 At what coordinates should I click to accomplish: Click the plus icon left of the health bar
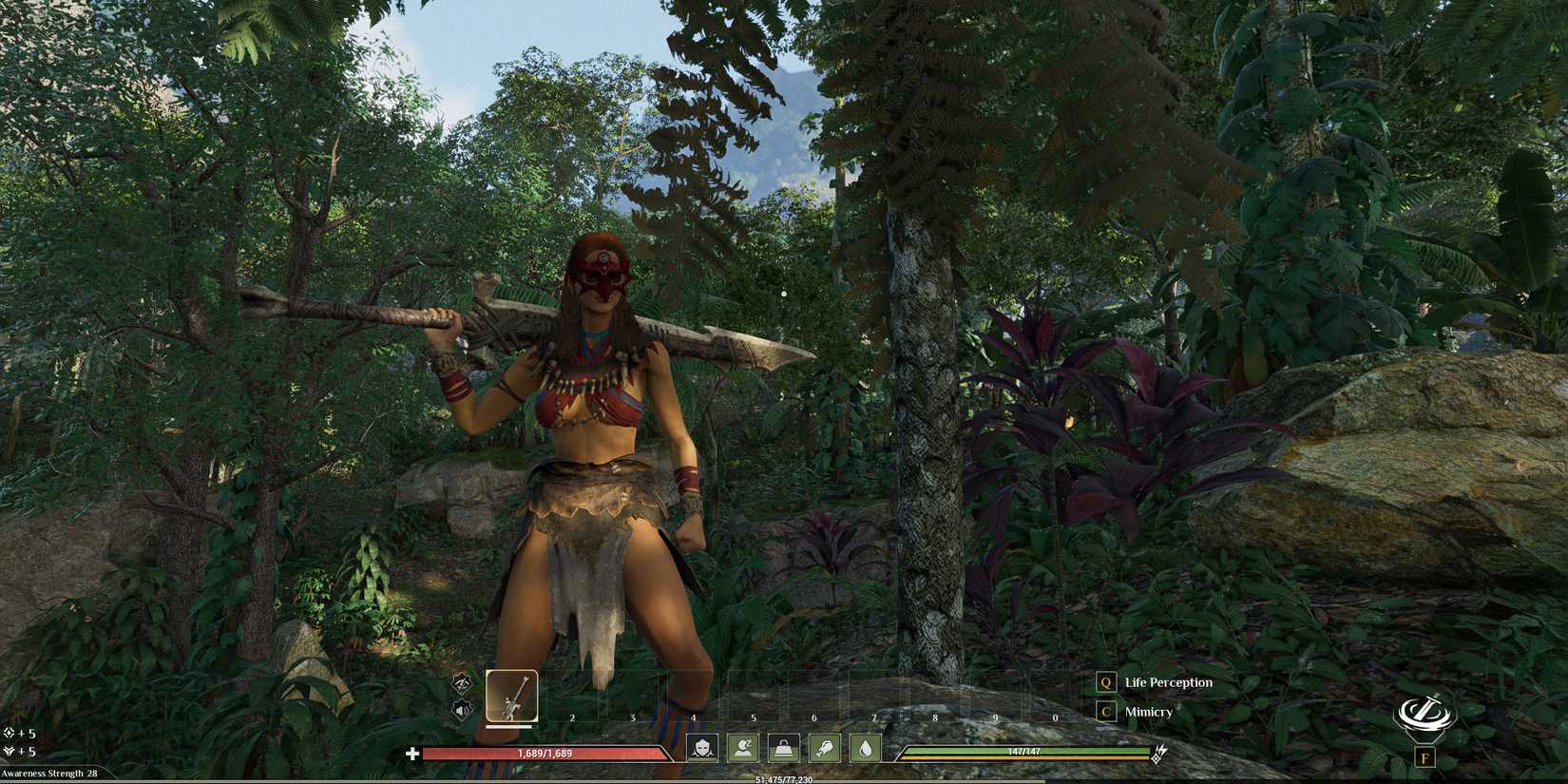pos(411,754)
